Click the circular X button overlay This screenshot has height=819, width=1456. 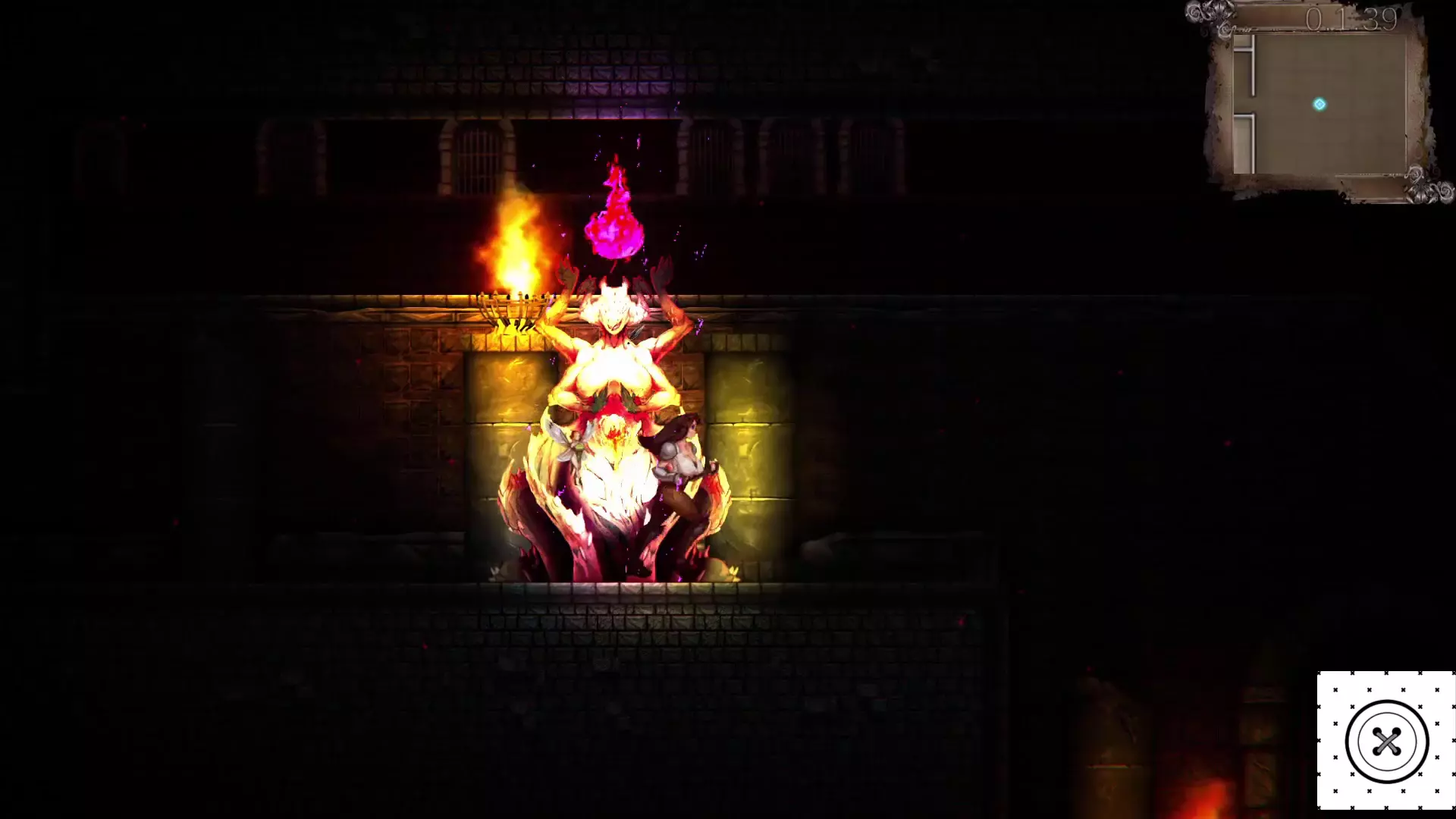(x=1386, y=741)
